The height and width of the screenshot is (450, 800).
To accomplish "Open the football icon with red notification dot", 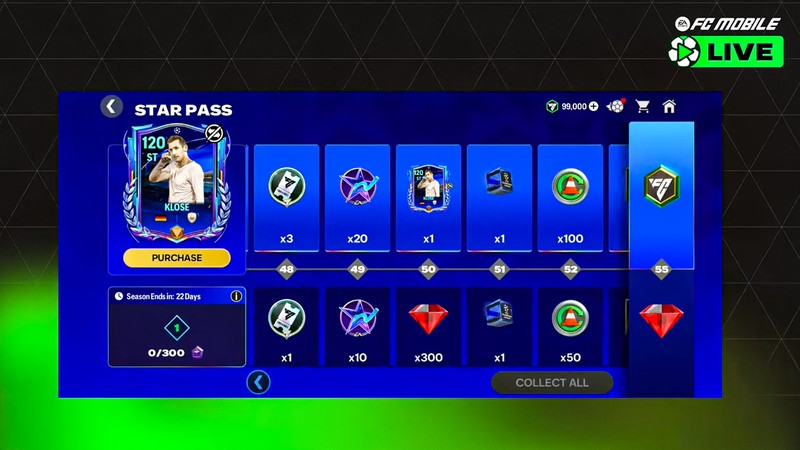I will point(616,106).
